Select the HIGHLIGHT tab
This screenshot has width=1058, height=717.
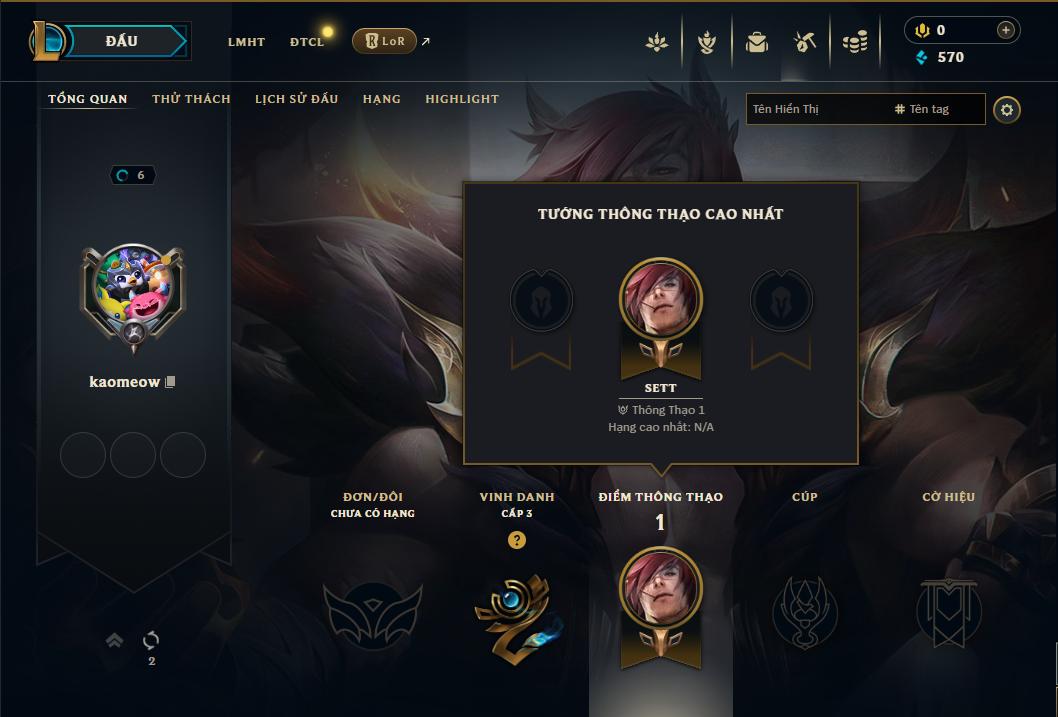point(461,99)
